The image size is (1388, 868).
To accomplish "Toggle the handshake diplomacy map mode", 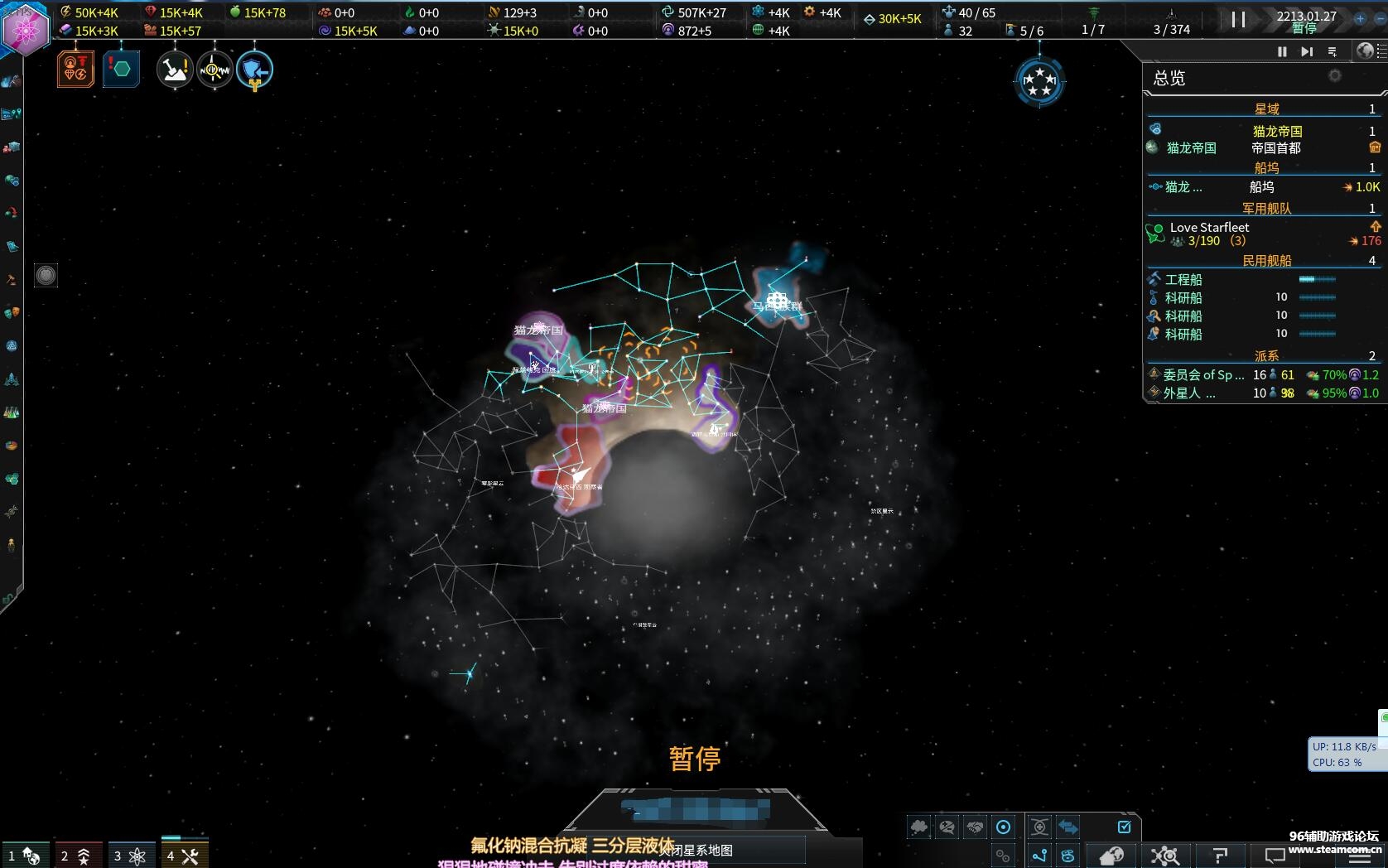I will coord(975,827).
